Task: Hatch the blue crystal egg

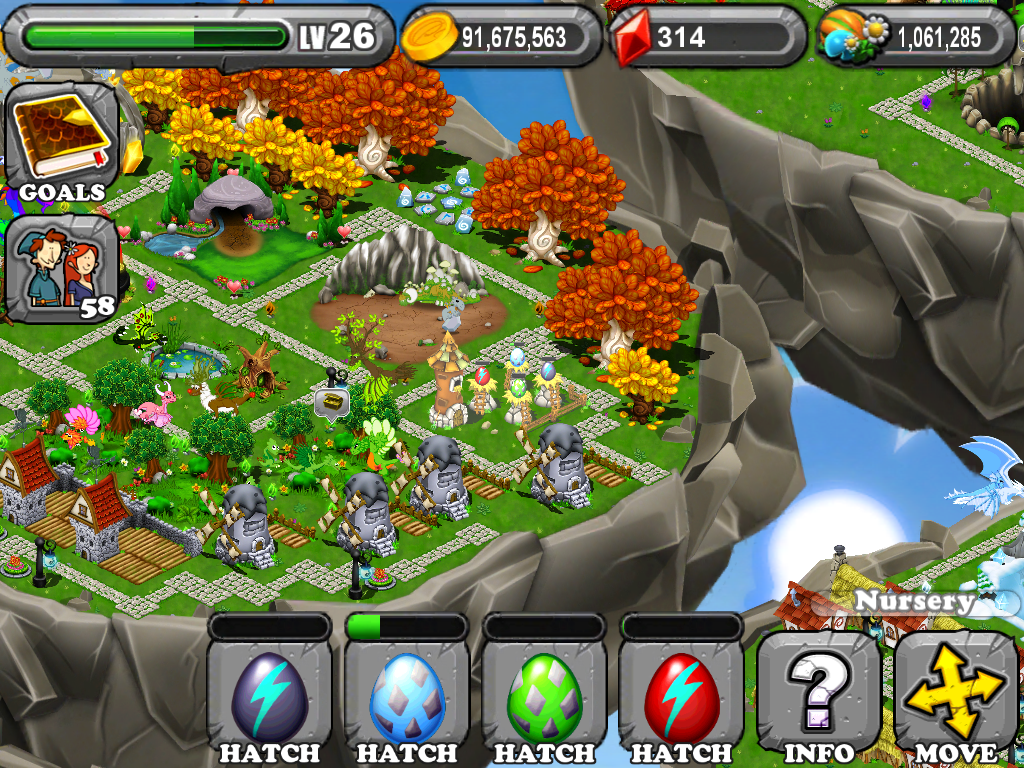Action: (406, 698)
